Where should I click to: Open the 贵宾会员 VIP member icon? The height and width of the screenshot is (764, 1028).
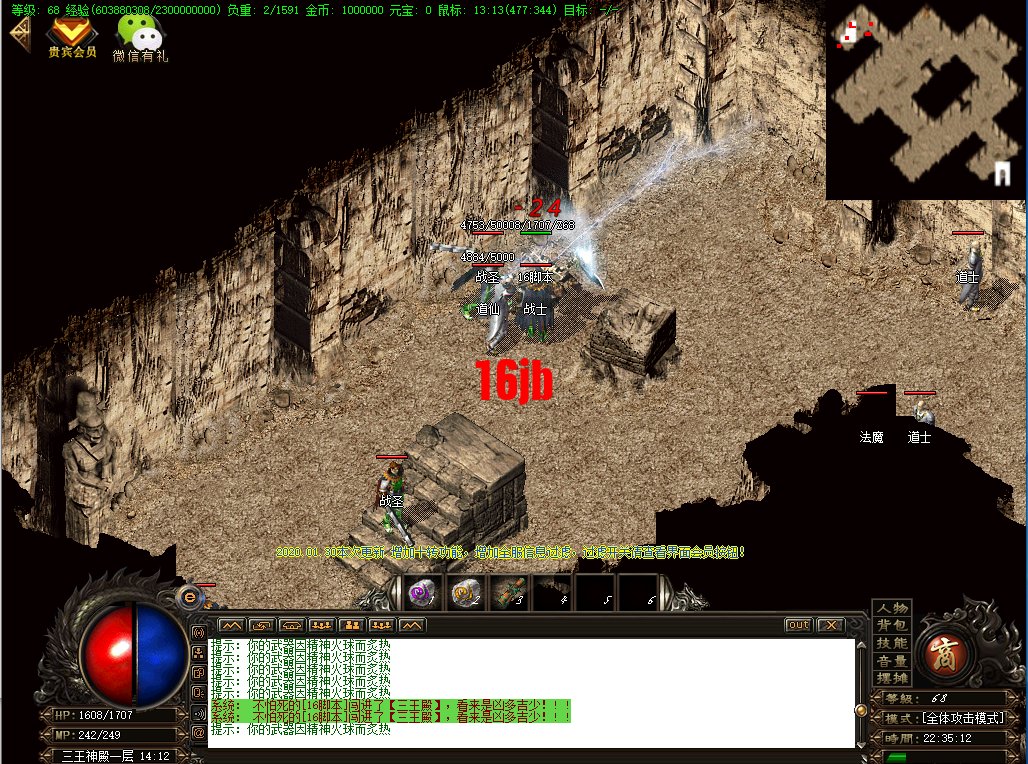(x=71, y=34)
